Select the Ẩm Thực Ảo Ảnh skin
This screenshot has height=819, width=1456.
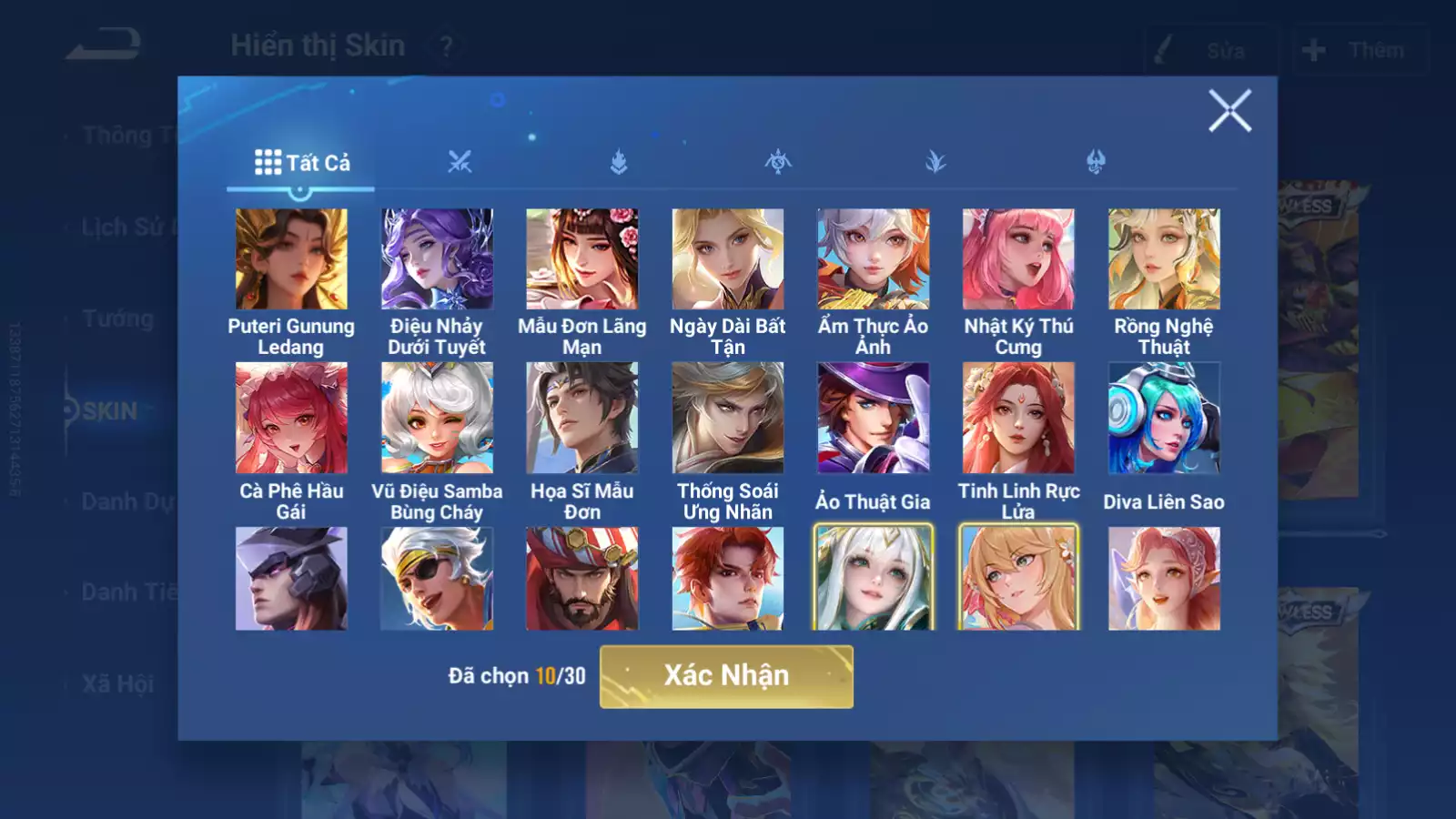[874, 259]
